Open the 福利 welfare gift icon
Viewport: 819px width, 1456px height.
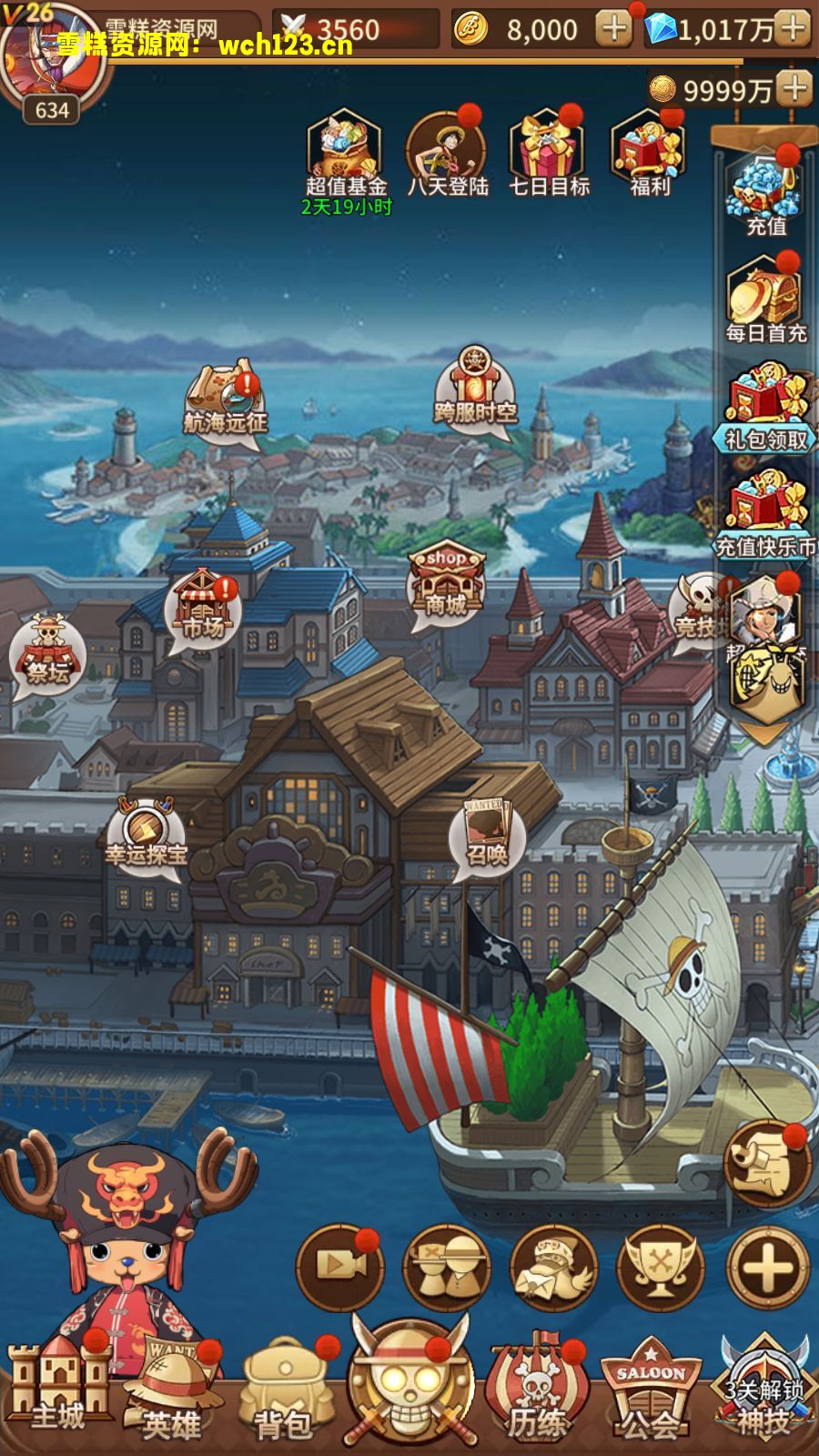pyautogui.click(x=649, y=153)
